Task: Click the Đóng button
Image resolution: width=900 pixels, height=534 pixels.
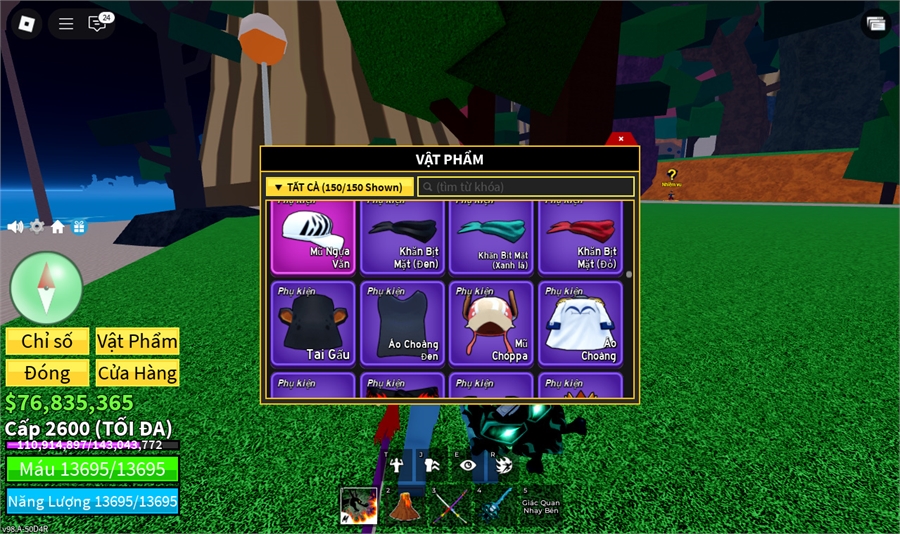Action: click(47, 373)
